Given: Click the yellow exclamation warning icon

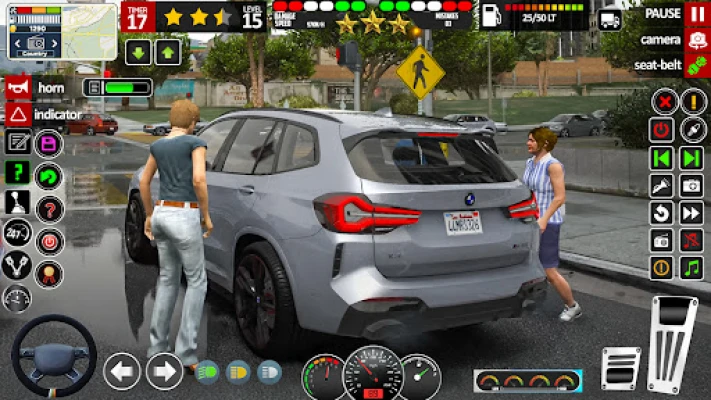Looking at the screenshot, I should point(693,102).
